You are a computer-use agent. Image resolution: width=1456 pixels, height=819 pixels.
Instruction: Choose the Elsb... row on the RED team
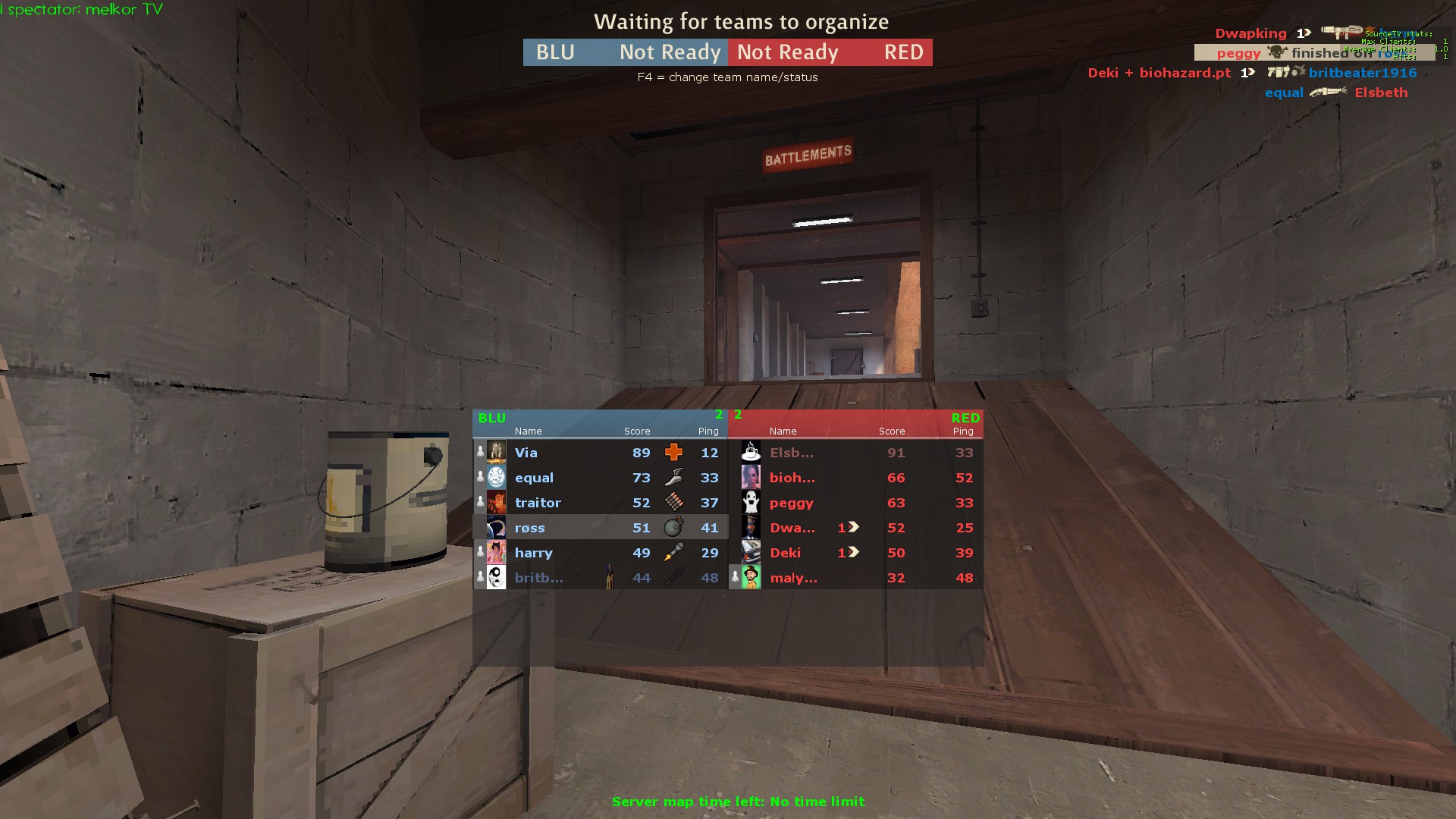pyautogui.click(x=855, y=453)
